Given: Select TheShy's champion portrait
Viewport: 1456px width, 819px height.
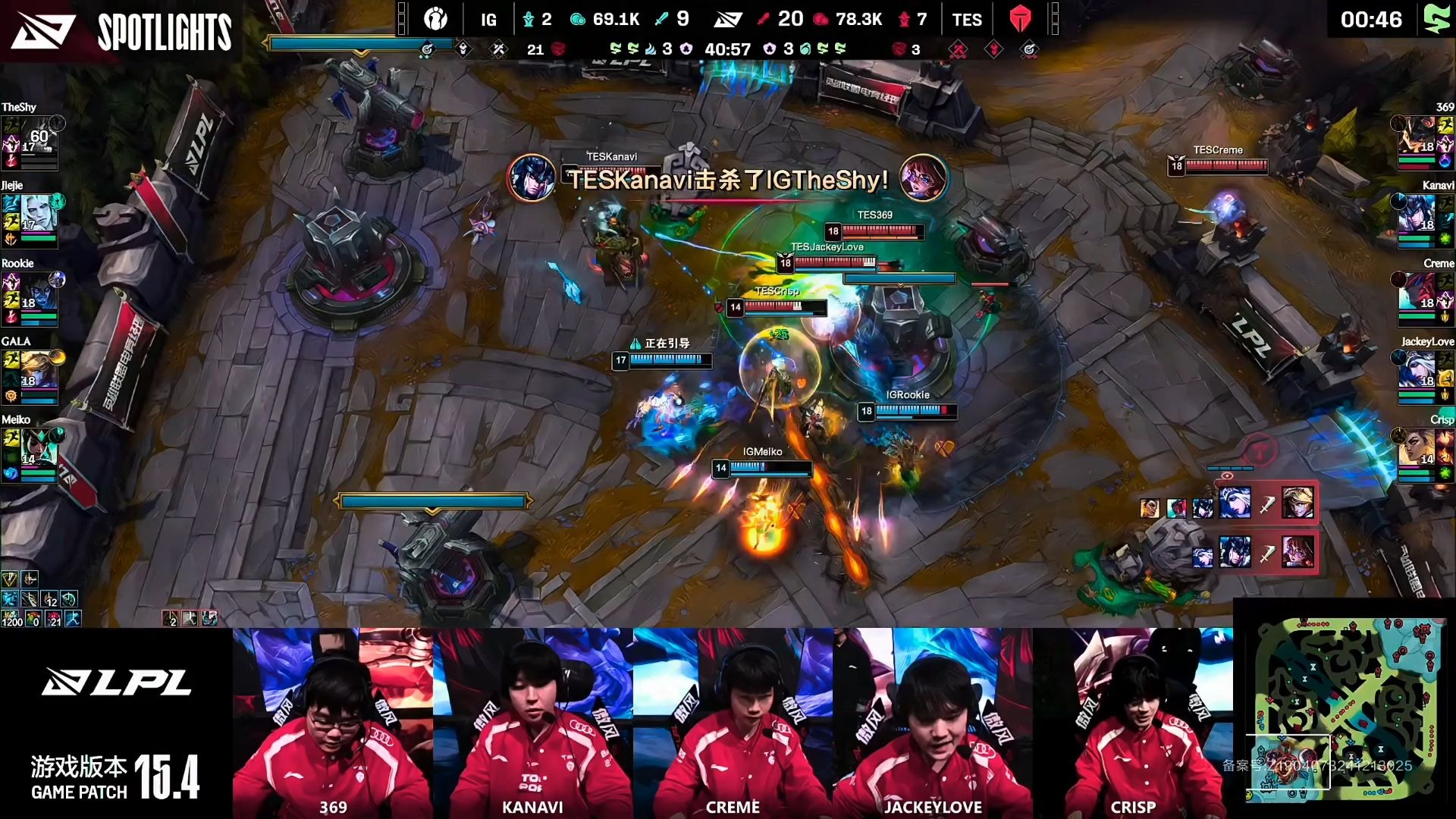Looking at the screenshot, I should (38, 136).
